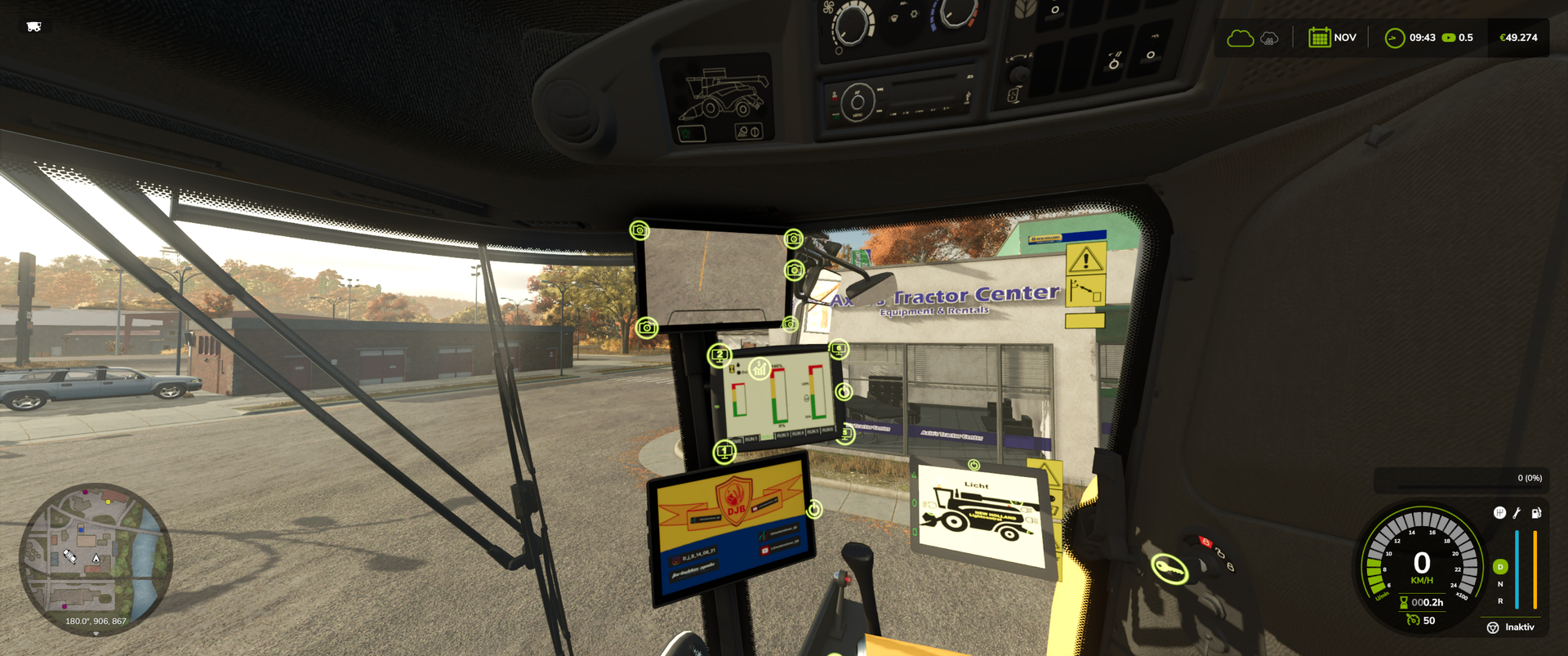Click the clock icon beside the time
This screenshot has height=656, width=1568.
pyautogui.click(x=1394, y=38)
